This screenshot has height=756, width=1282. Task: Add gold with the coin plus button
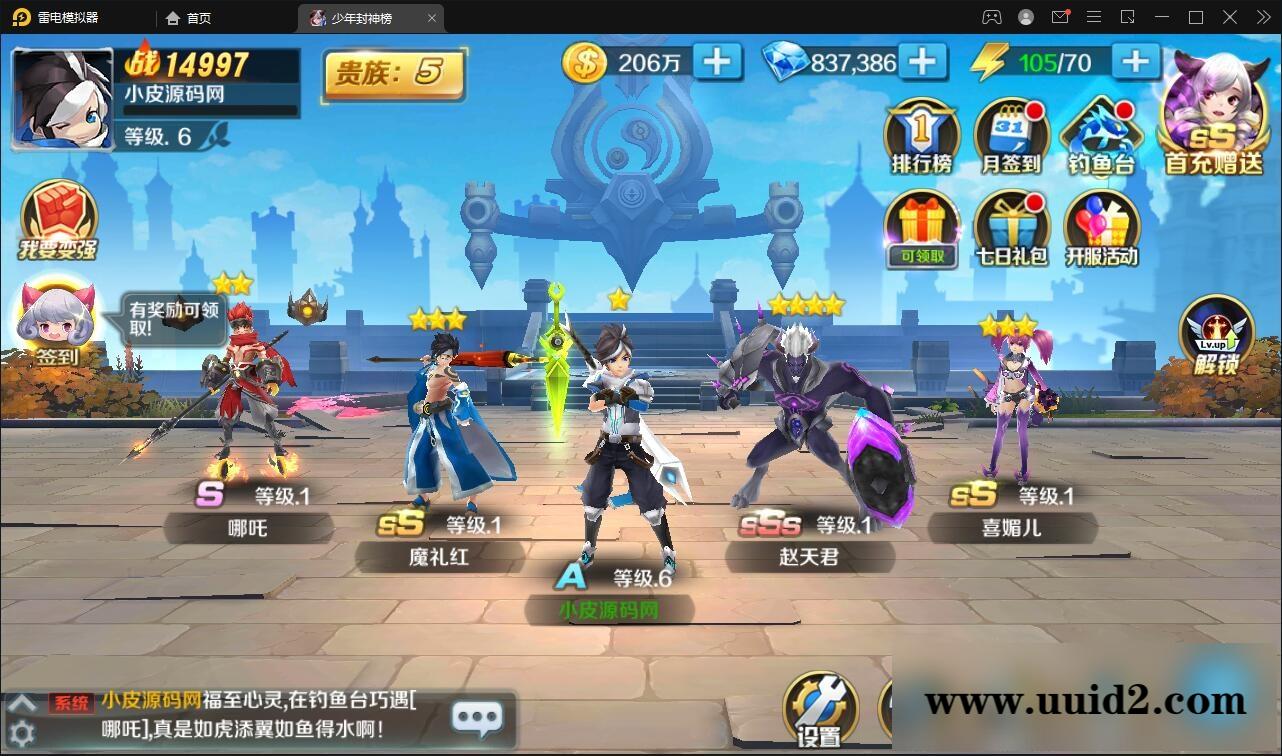click(716, 62)
